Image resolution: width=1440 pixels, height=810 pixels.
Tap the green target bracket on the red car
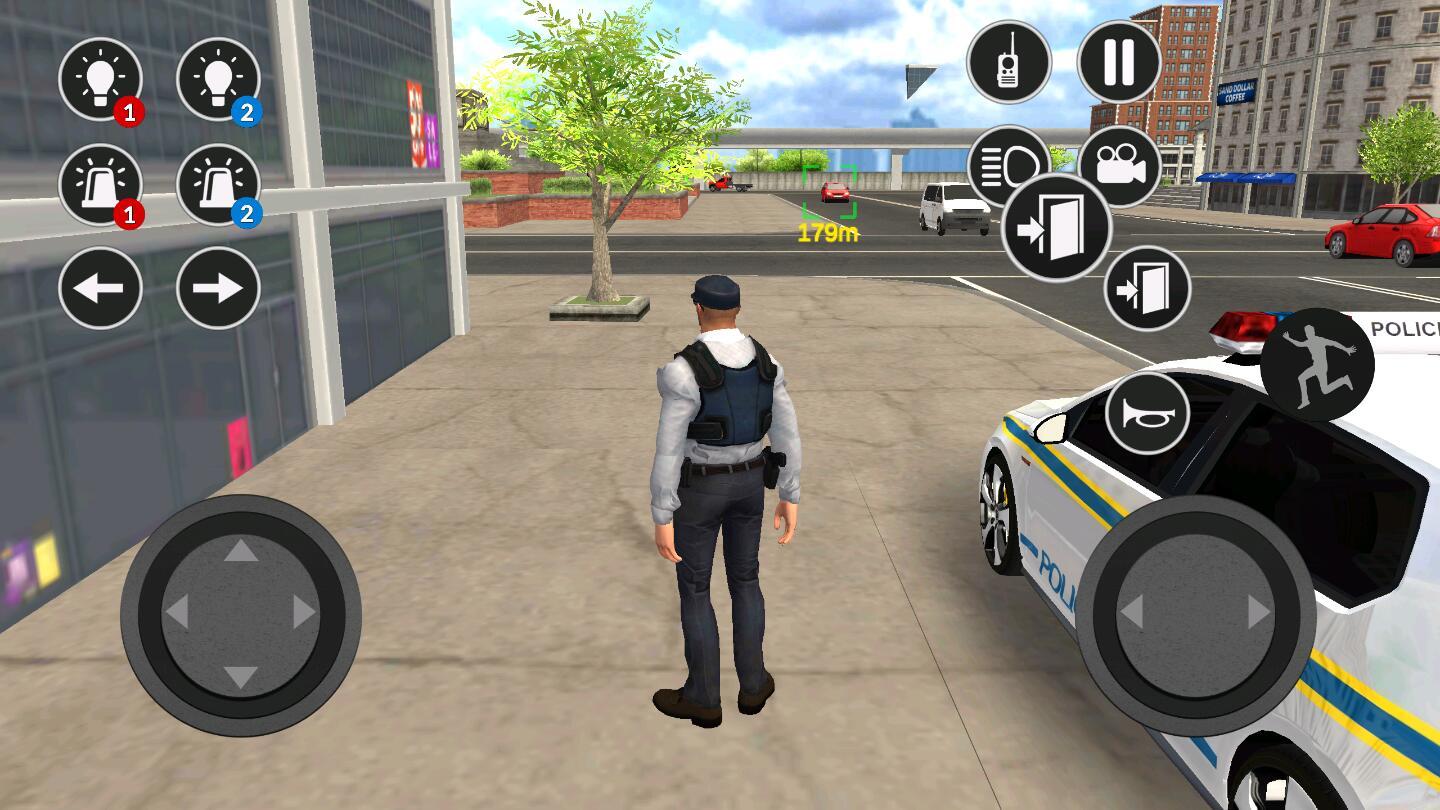(x=832, y=192)
